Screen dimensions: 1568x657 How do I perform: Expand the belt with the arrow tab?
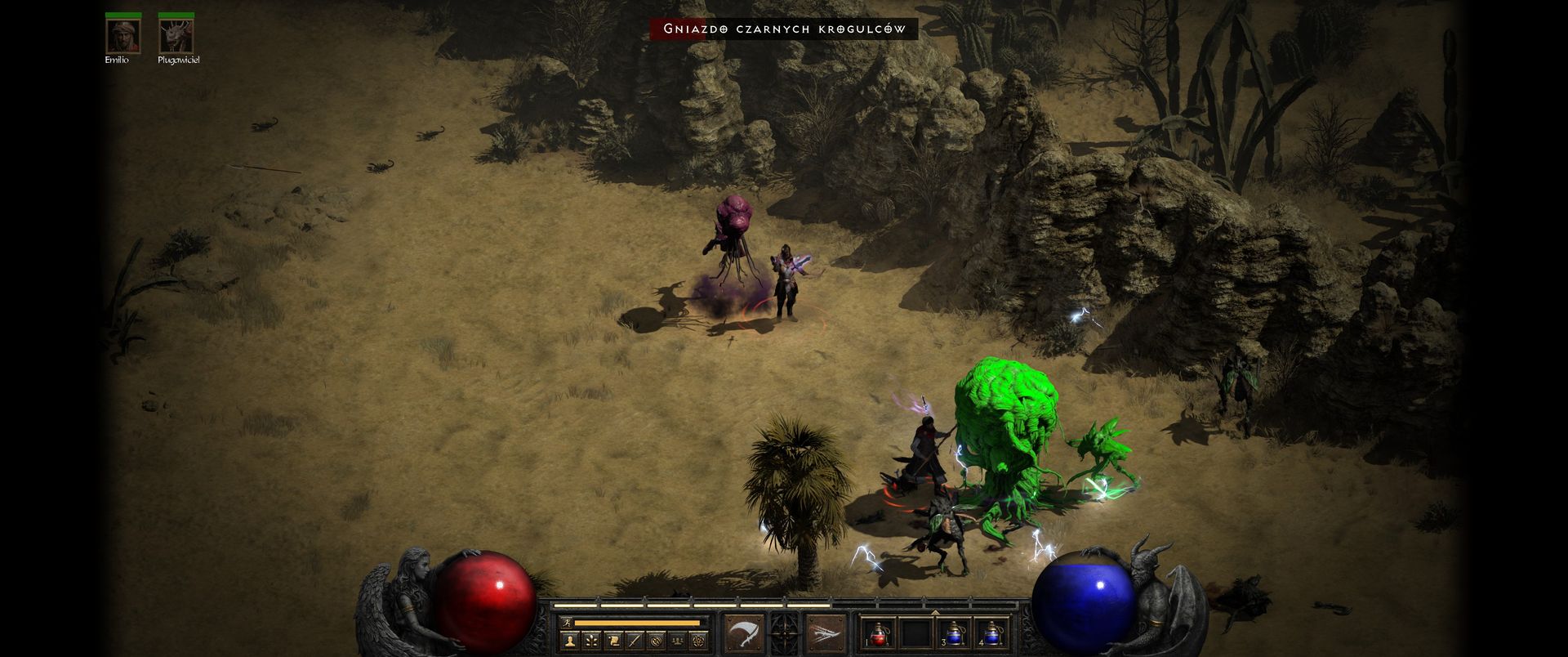pos(936,610)
